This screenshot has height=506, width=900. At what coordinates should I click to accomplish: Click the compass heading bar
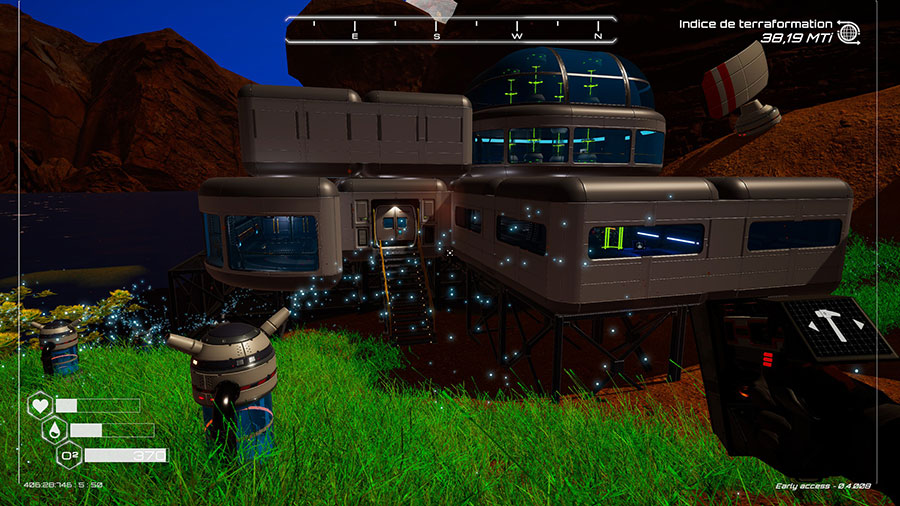[x=446, y=30]
